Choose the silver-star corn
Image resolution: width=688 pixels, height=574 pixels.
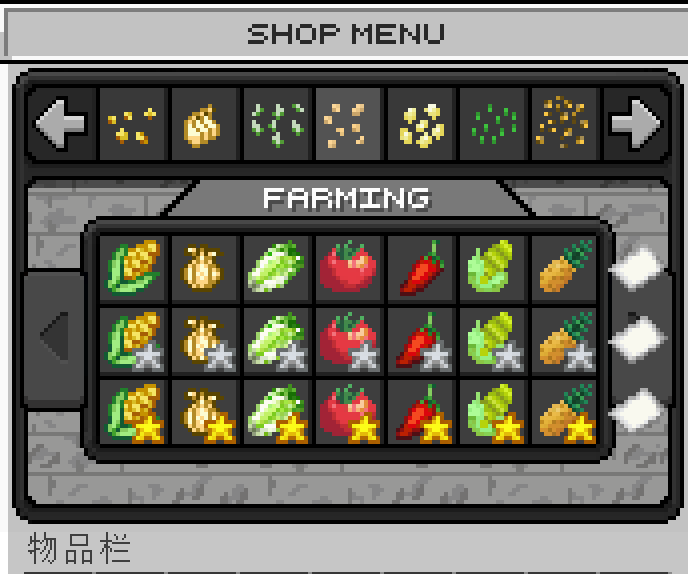[x=133, y=340]
